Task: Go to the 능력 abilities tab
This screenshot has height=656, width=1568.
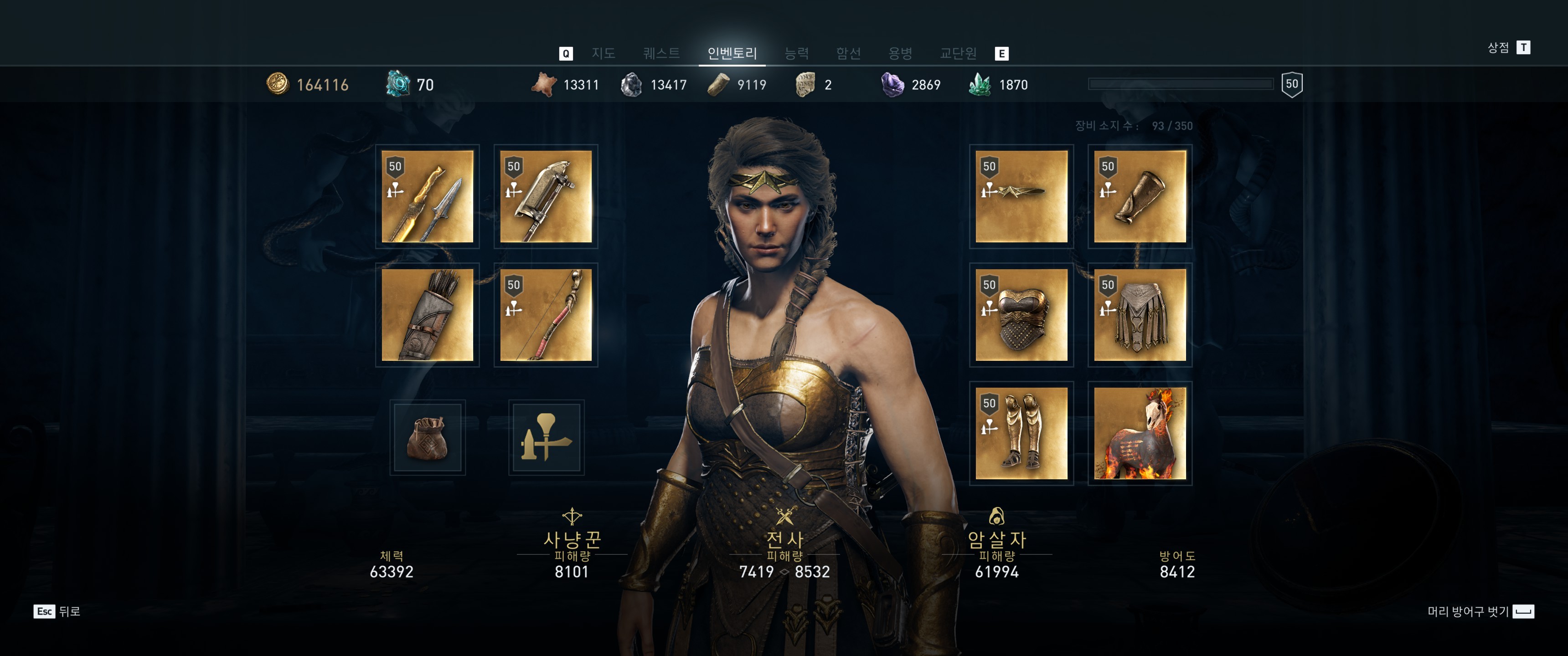Action: (x=796, y=53)
